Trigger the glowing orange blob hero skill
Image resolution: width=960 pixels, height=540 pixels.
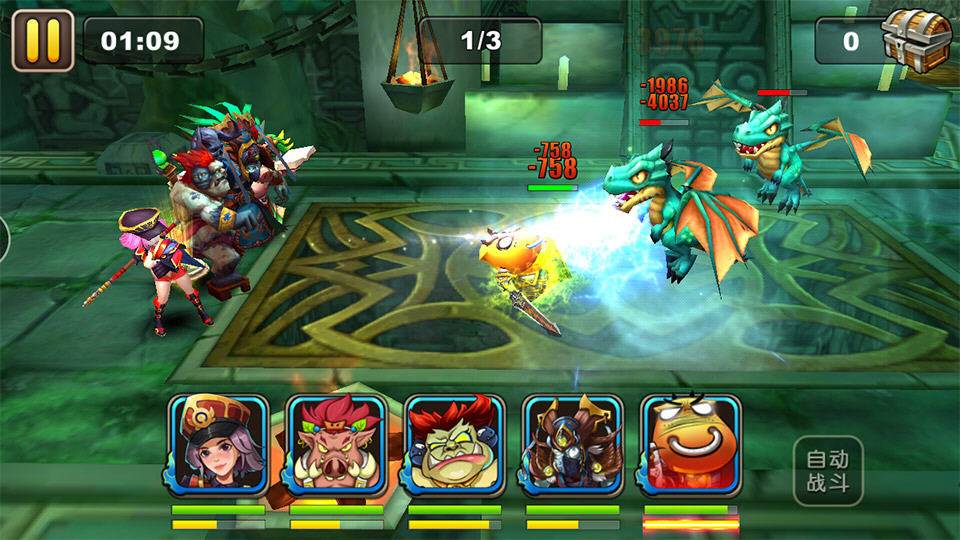coord(690,444)
